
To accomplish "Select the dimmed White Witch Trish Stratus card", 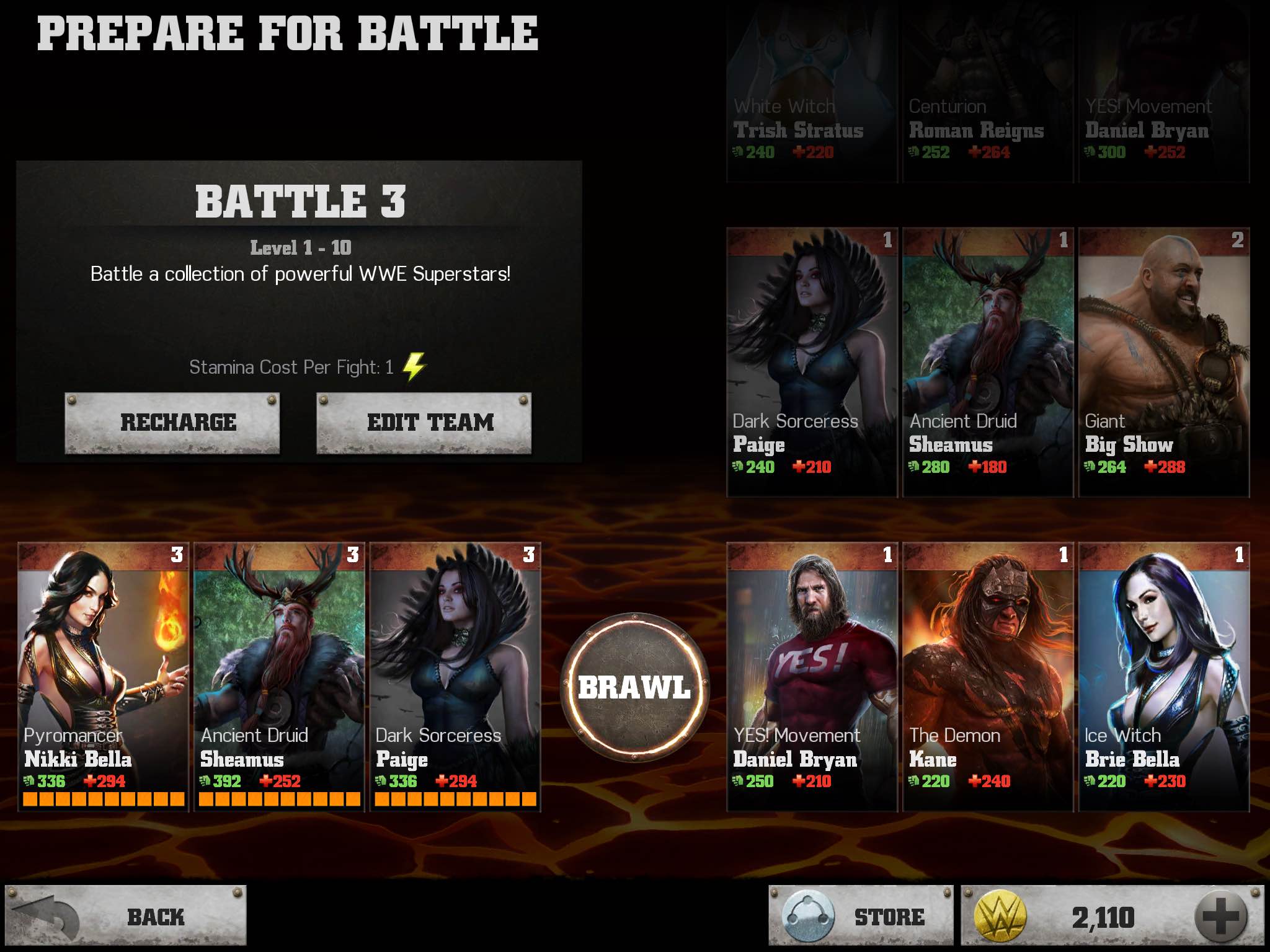I will click(x=812, y=93).
